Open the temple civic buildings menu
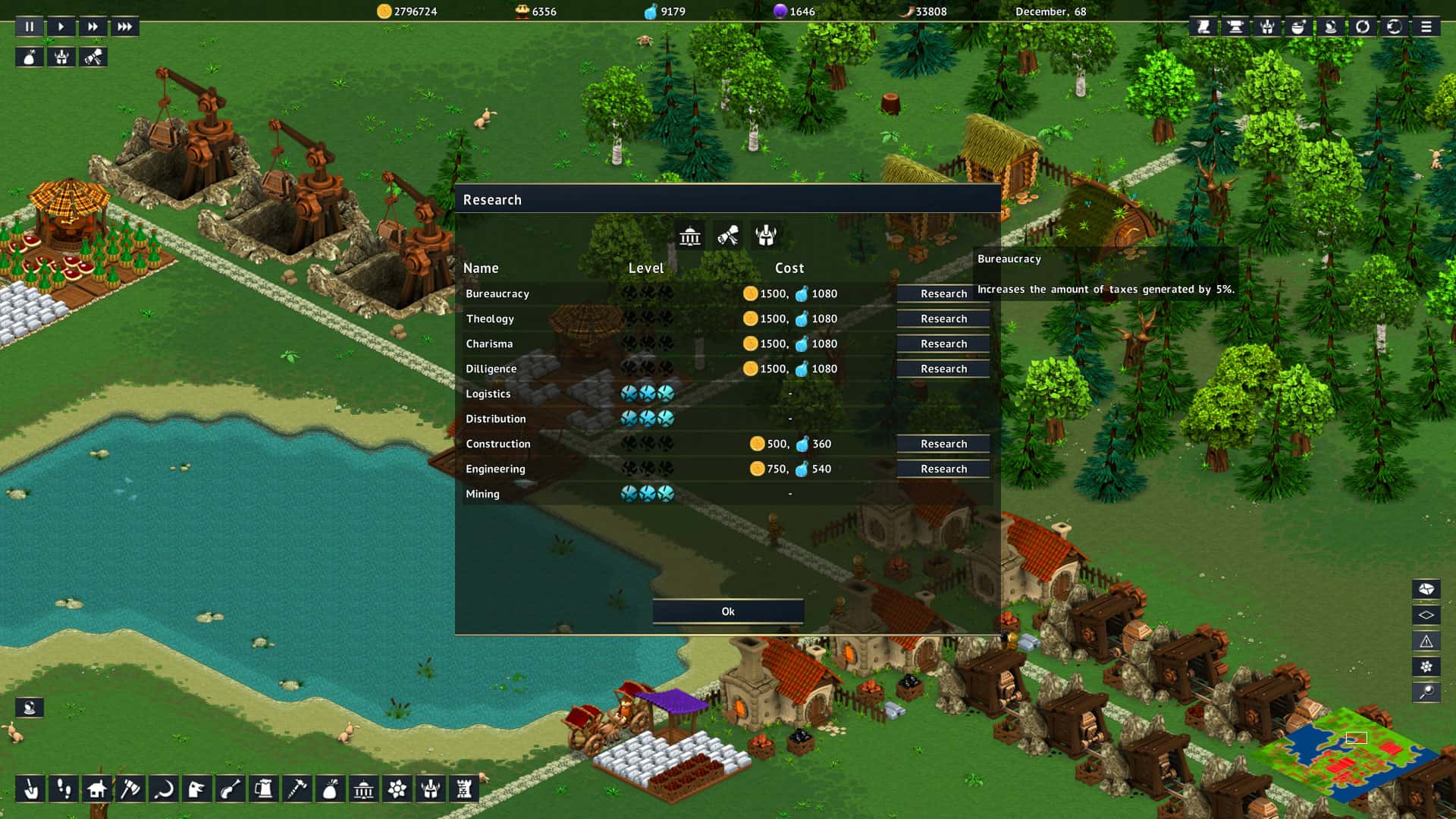Viewport: 1456px width, 819px height. (363, 789)
